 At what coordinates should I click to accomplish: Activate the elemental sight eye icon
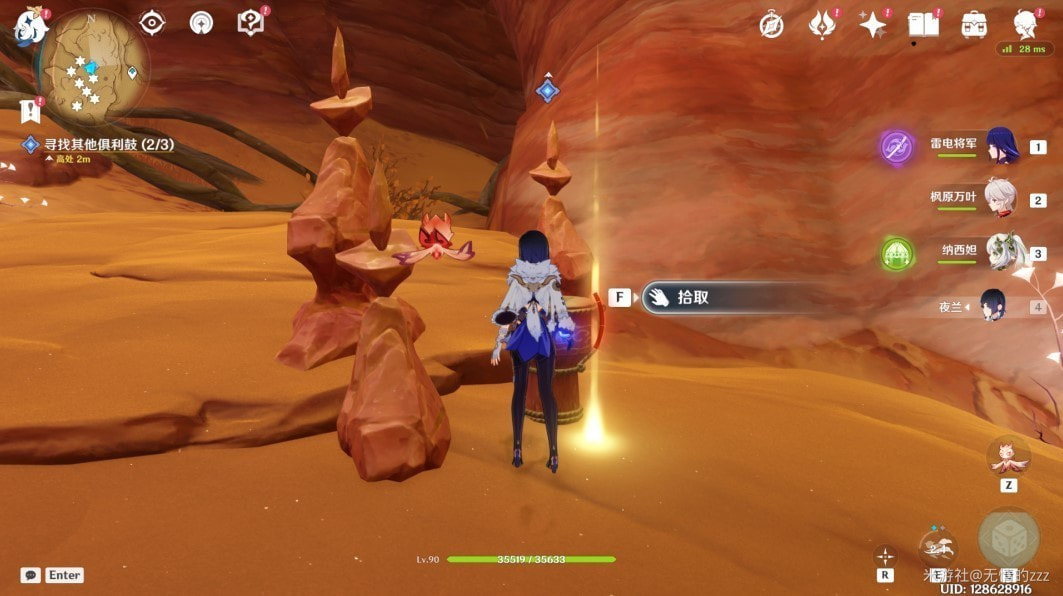(x=152, y=22)
